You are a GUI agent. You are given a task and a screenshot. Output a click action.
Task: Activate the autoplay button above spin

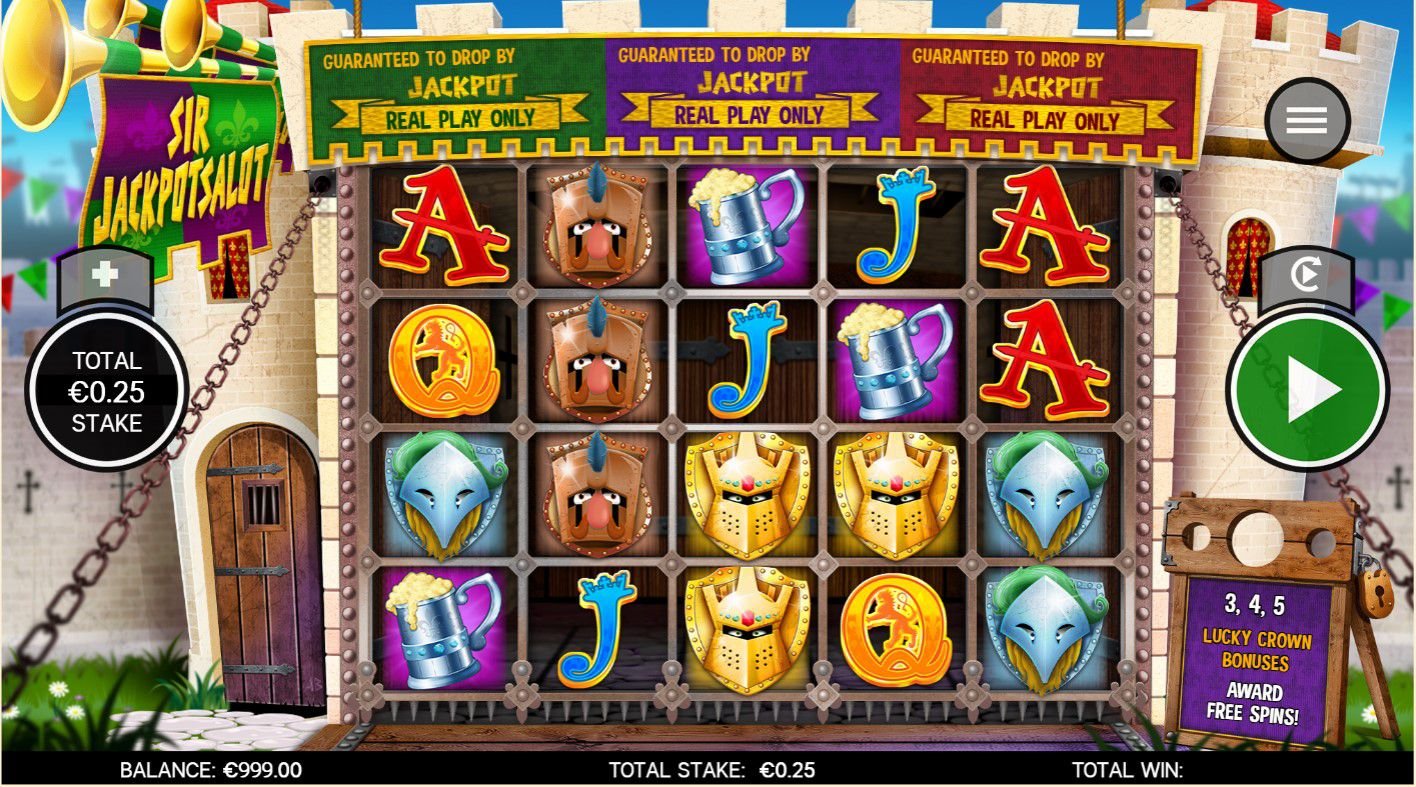click(x=1305, y=276)
